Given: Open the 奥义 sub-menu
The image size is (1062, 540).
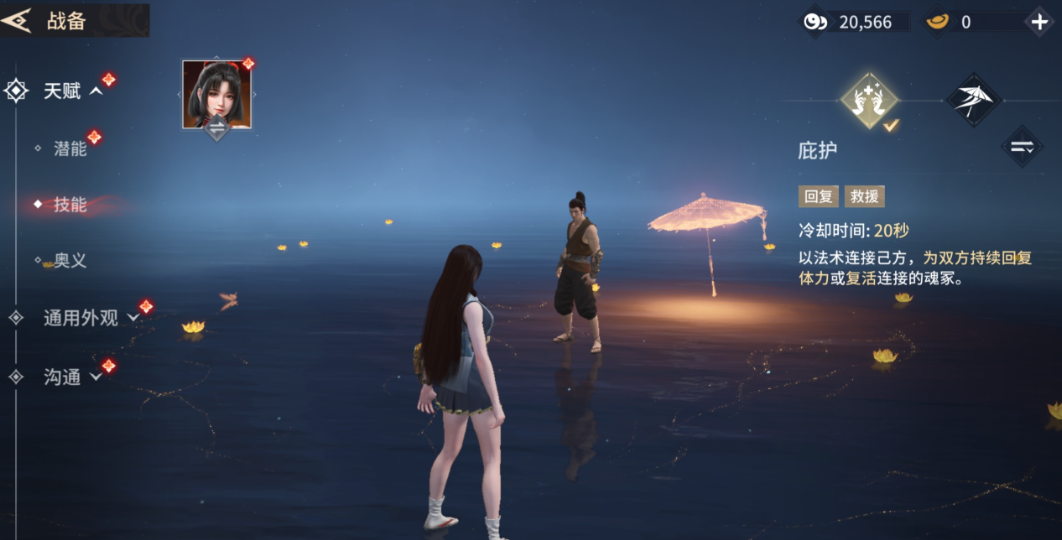Looking at the screenshot, I should (x=70, y=261).
